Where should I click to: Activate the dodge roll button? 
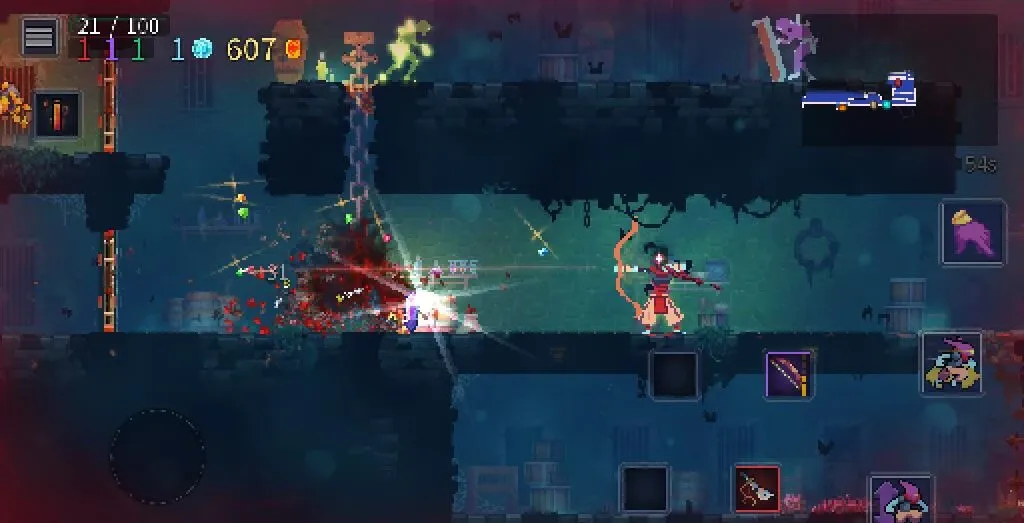(x=952, y=364)
